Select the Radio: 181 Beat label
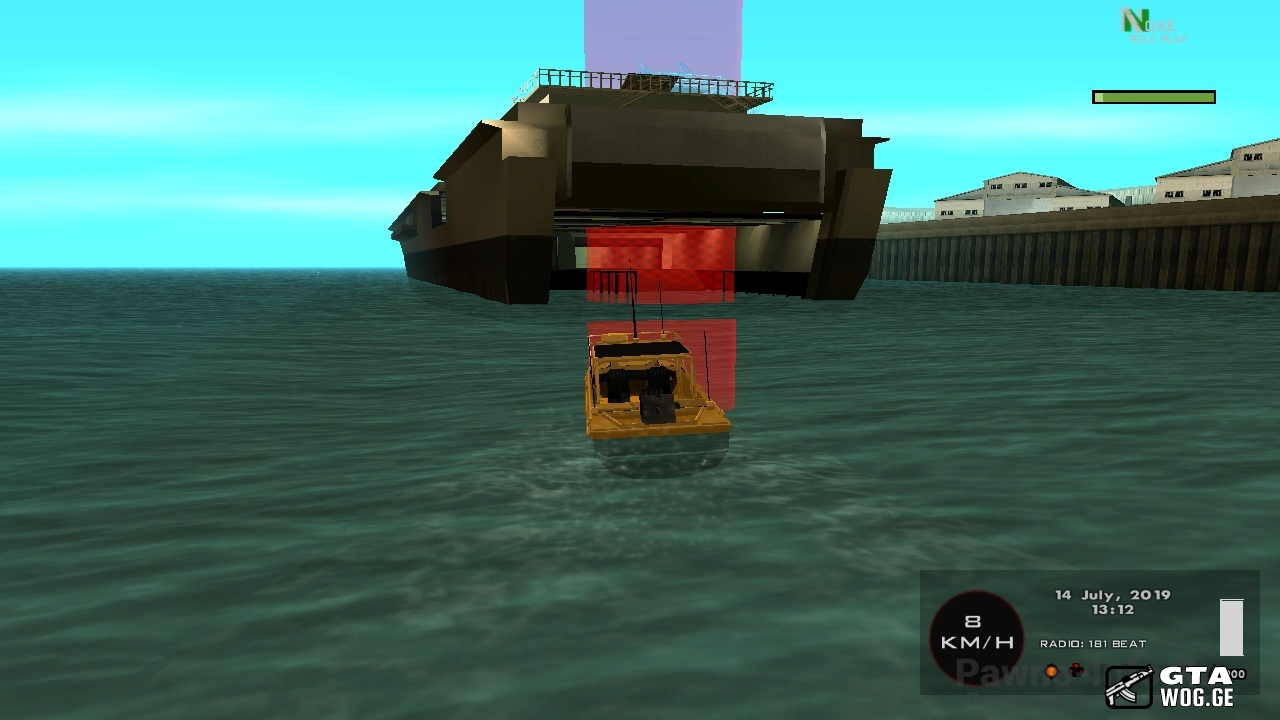The width and height of the screenshot is (1280, 720). (x=1093, y=644)
